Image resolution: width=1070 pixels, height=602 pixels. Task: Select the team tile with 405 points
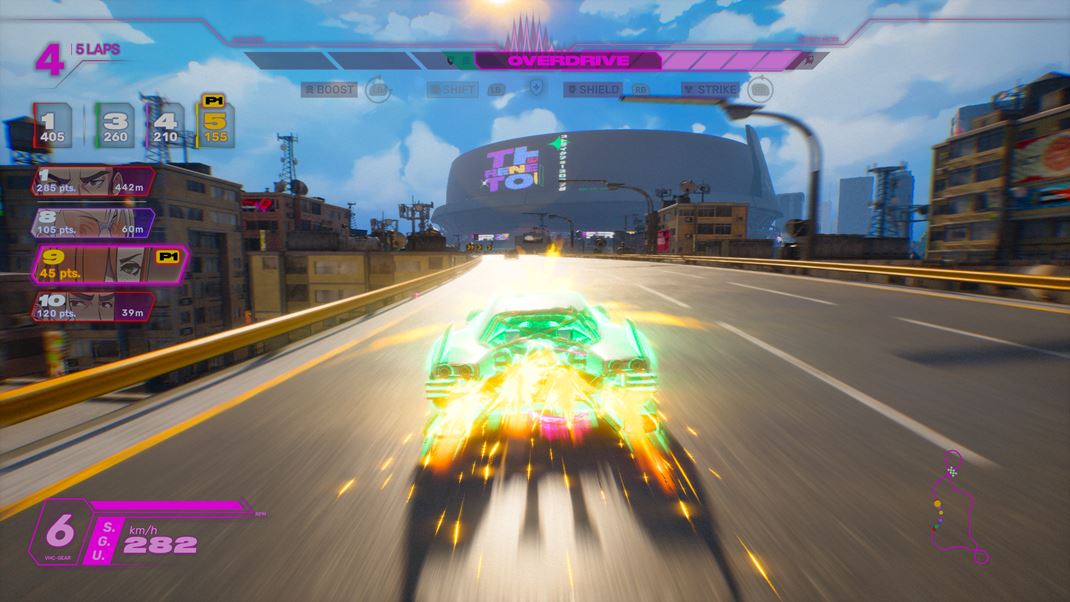[x=53, y=126]
